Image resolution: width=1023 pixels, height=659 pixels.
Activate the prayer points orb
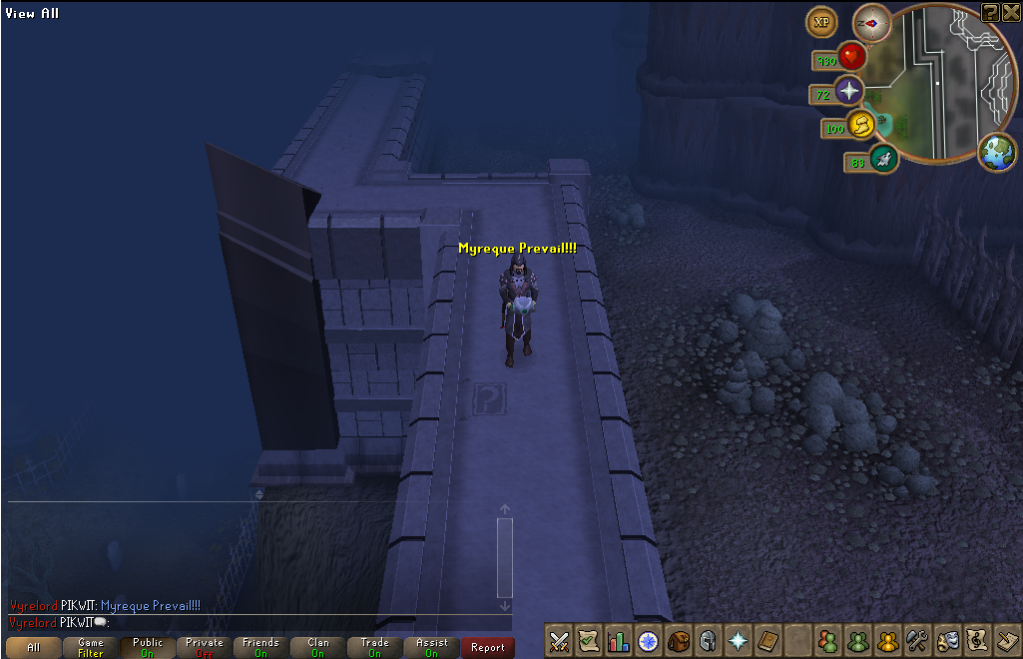coord(849,92)
